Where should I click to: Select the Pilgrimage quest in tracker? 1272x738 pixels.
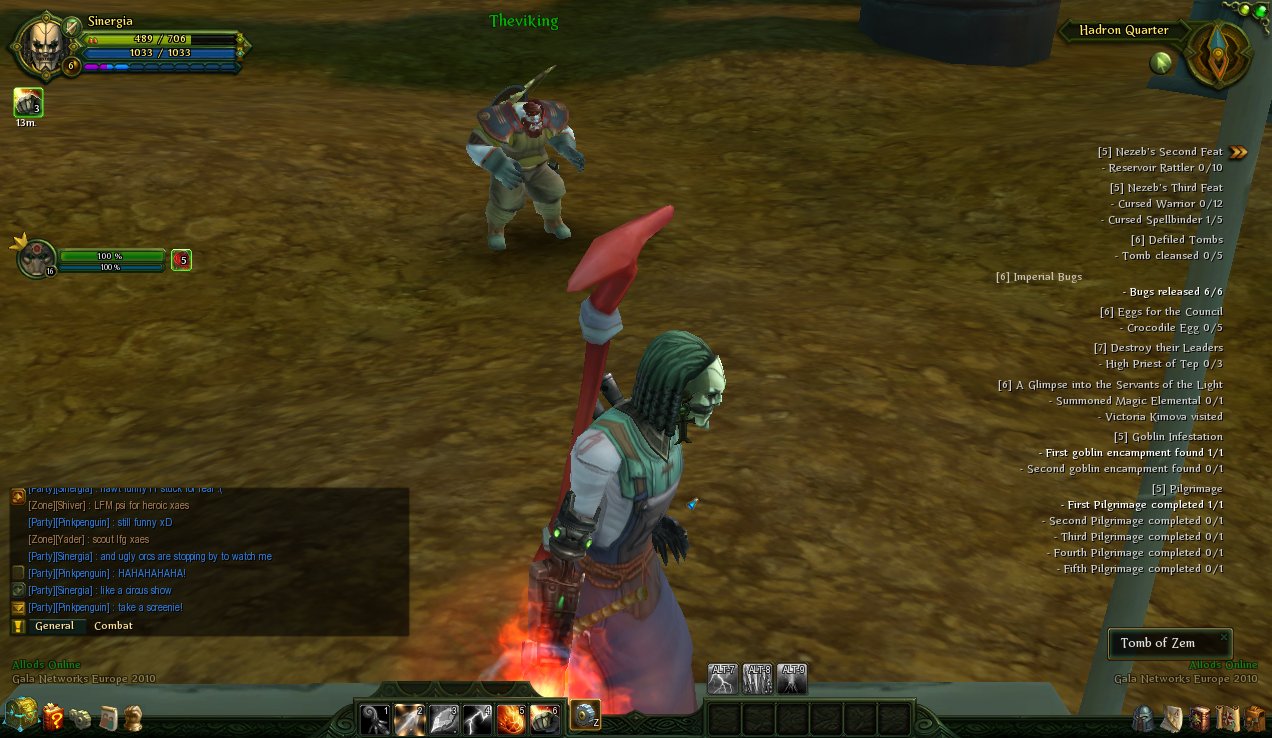click(x=1186, y=489)
